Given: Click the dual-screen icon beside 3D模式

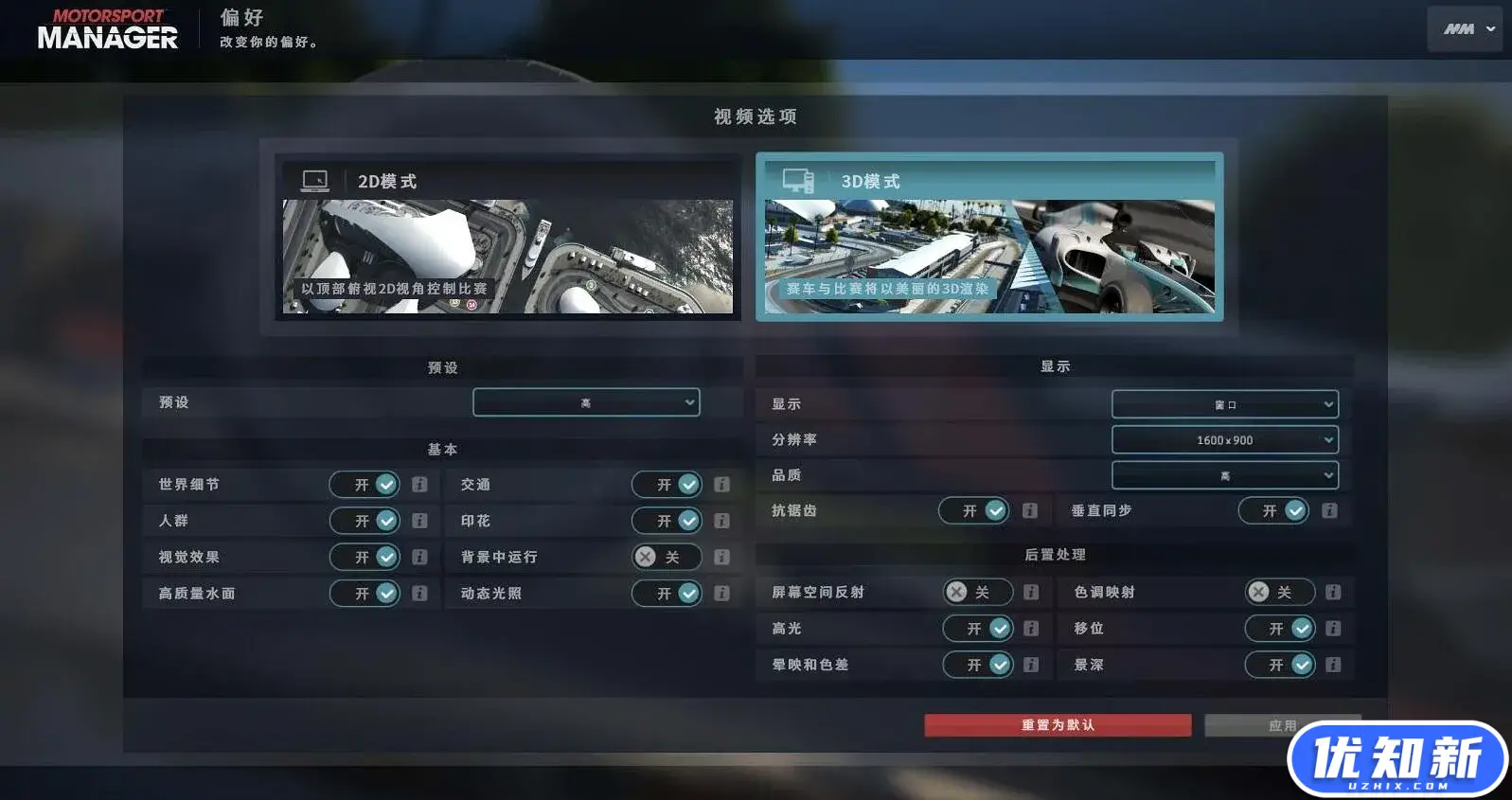Looking at the screenshot, I should point(798,181).
